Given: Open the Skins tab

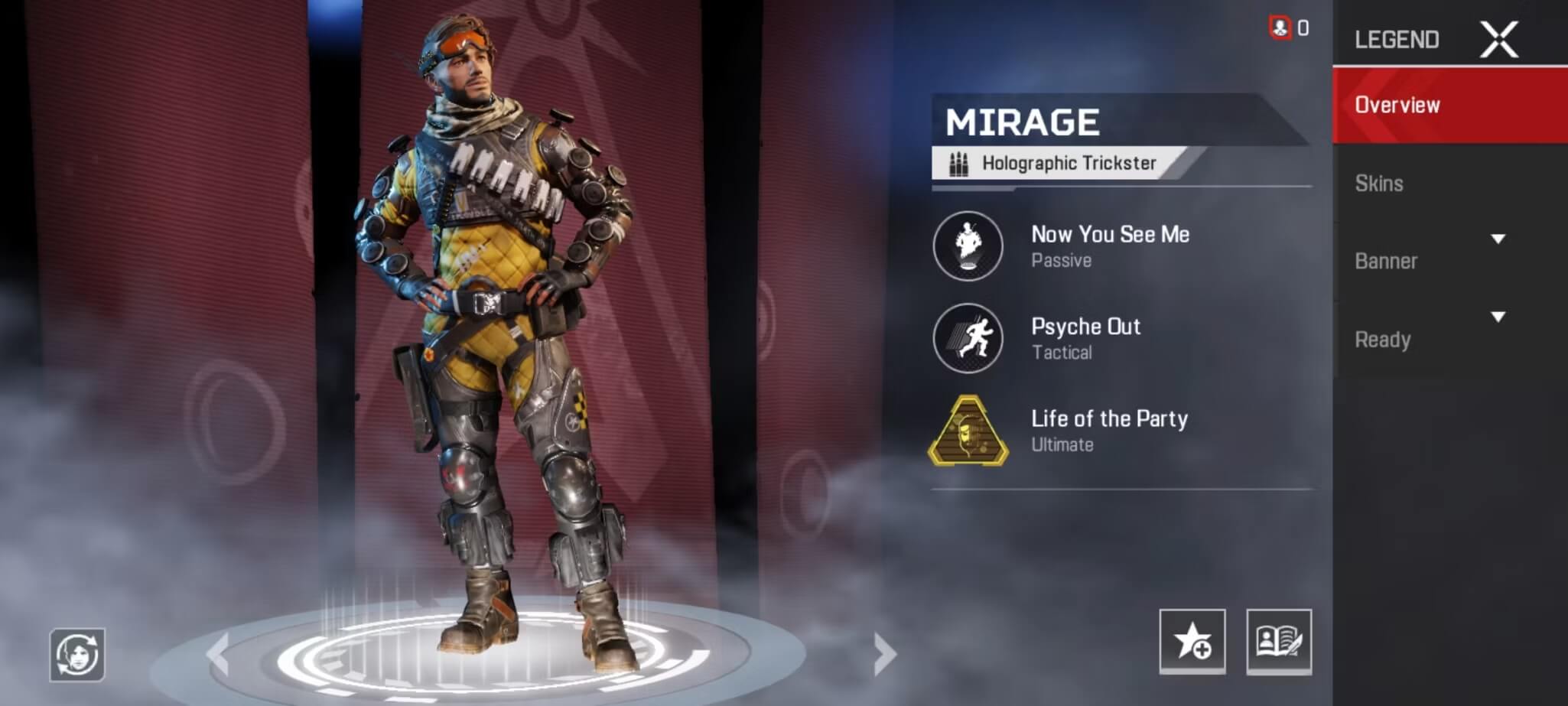Looking at the screenshot, I should (1379, 184).
